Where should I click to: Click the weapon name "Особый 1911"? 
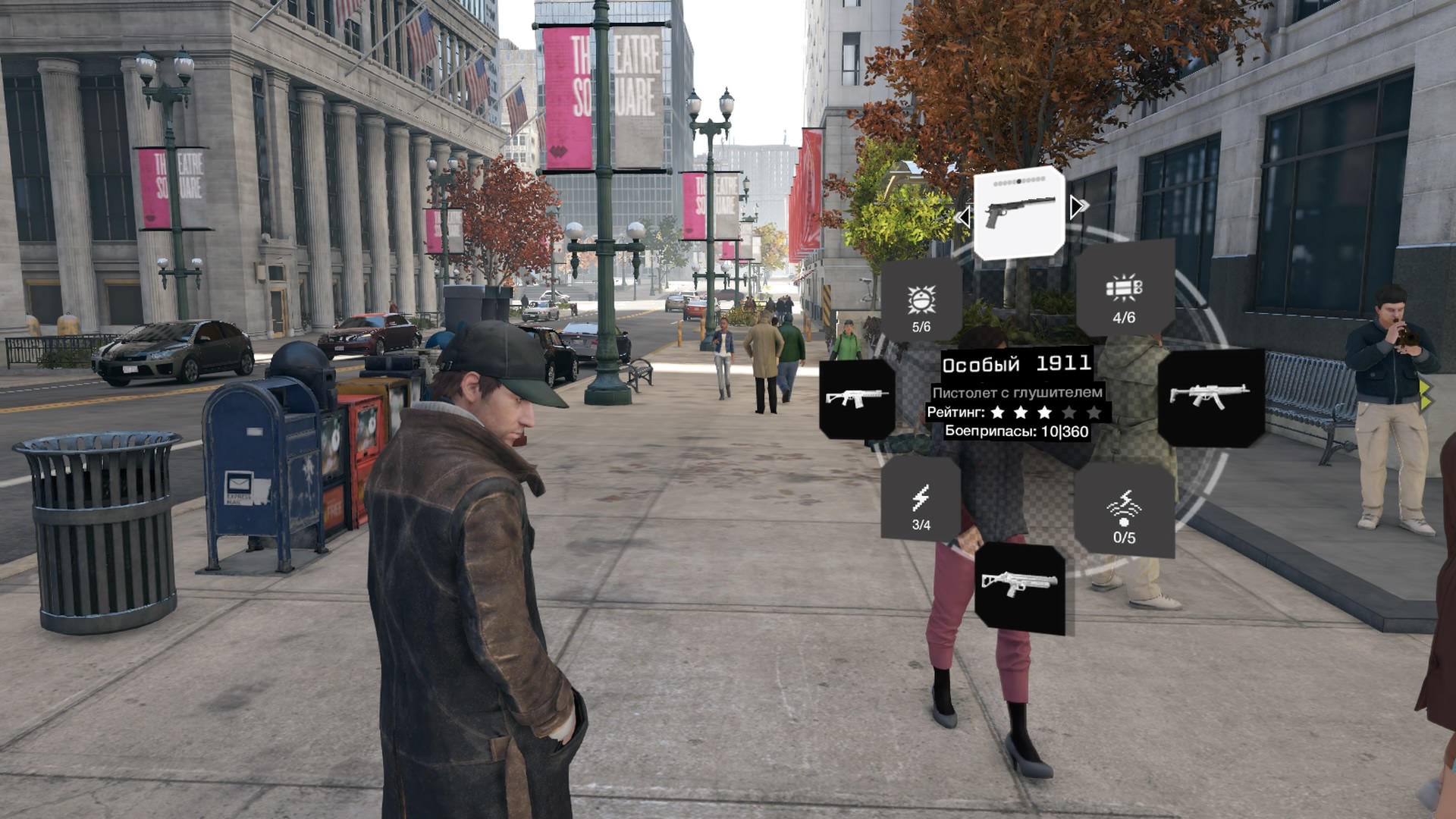pos(1015,363)
